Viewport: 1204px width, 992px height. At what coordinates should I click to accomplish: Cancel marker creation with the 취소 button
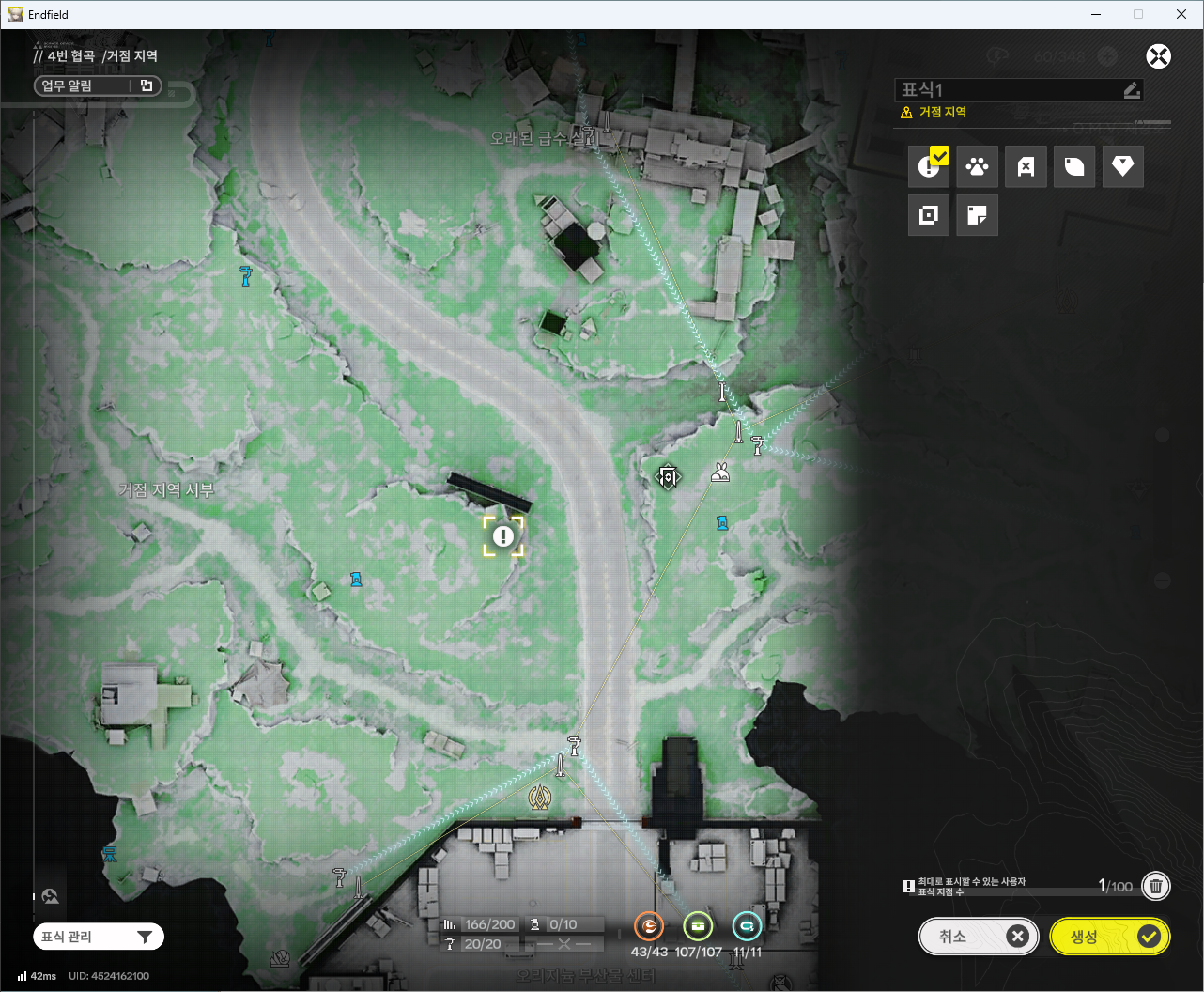coord(978,937)
